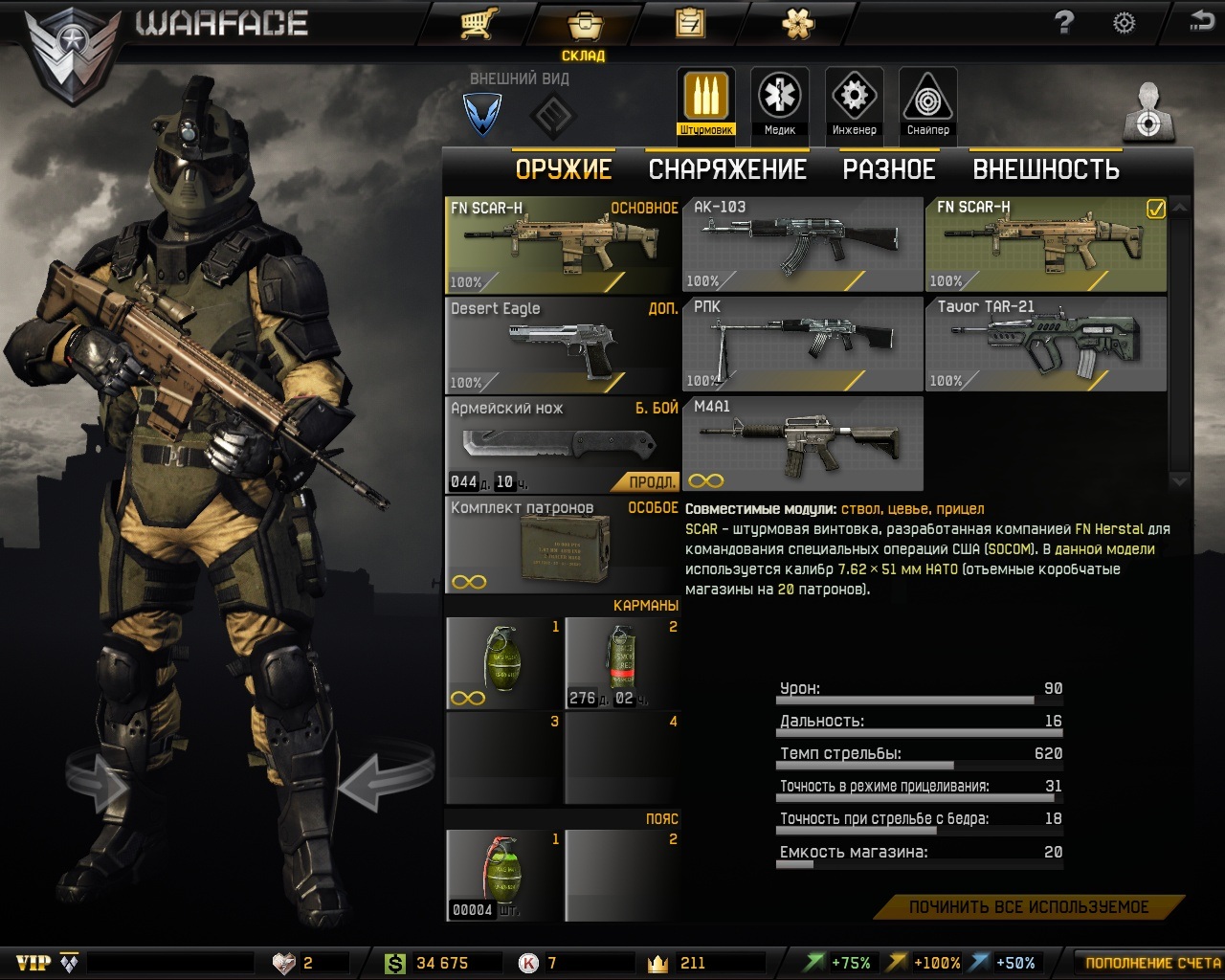
Task: Show the ВНЕШНОСТЬ tab
Action: (1045, 169)
